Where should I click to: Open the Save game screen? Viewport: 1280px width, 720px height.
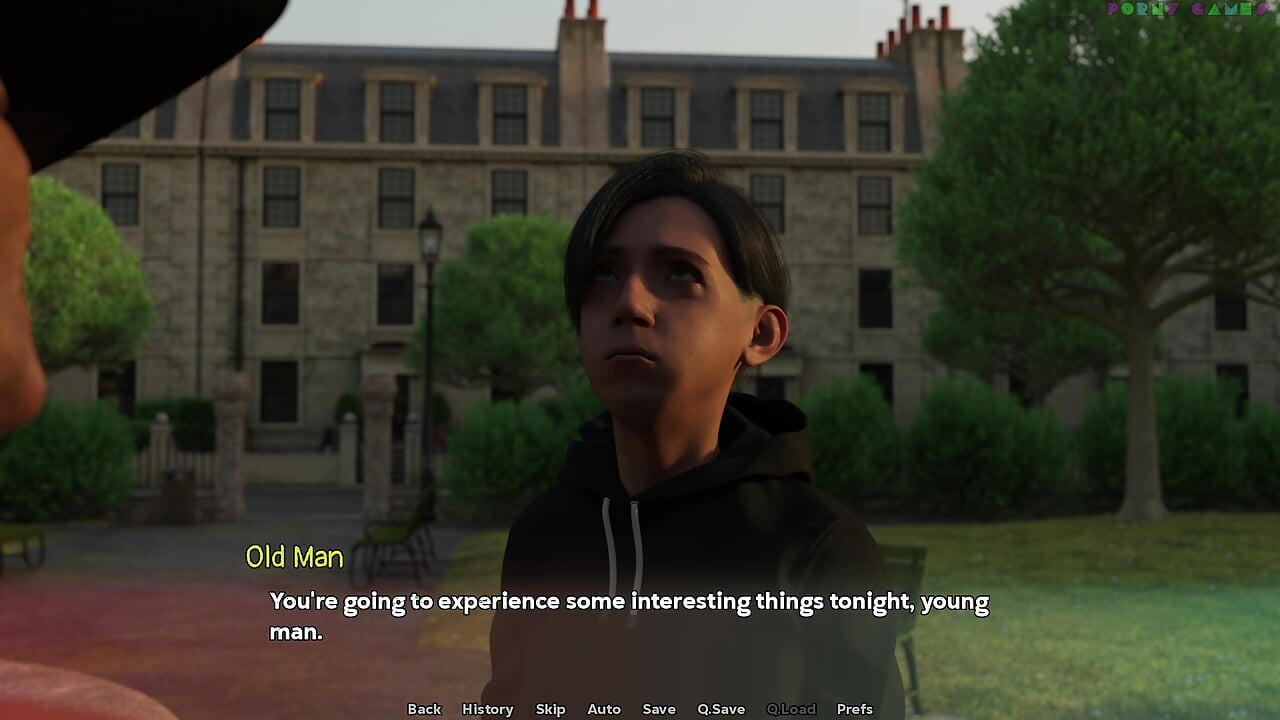coord(659,709)
